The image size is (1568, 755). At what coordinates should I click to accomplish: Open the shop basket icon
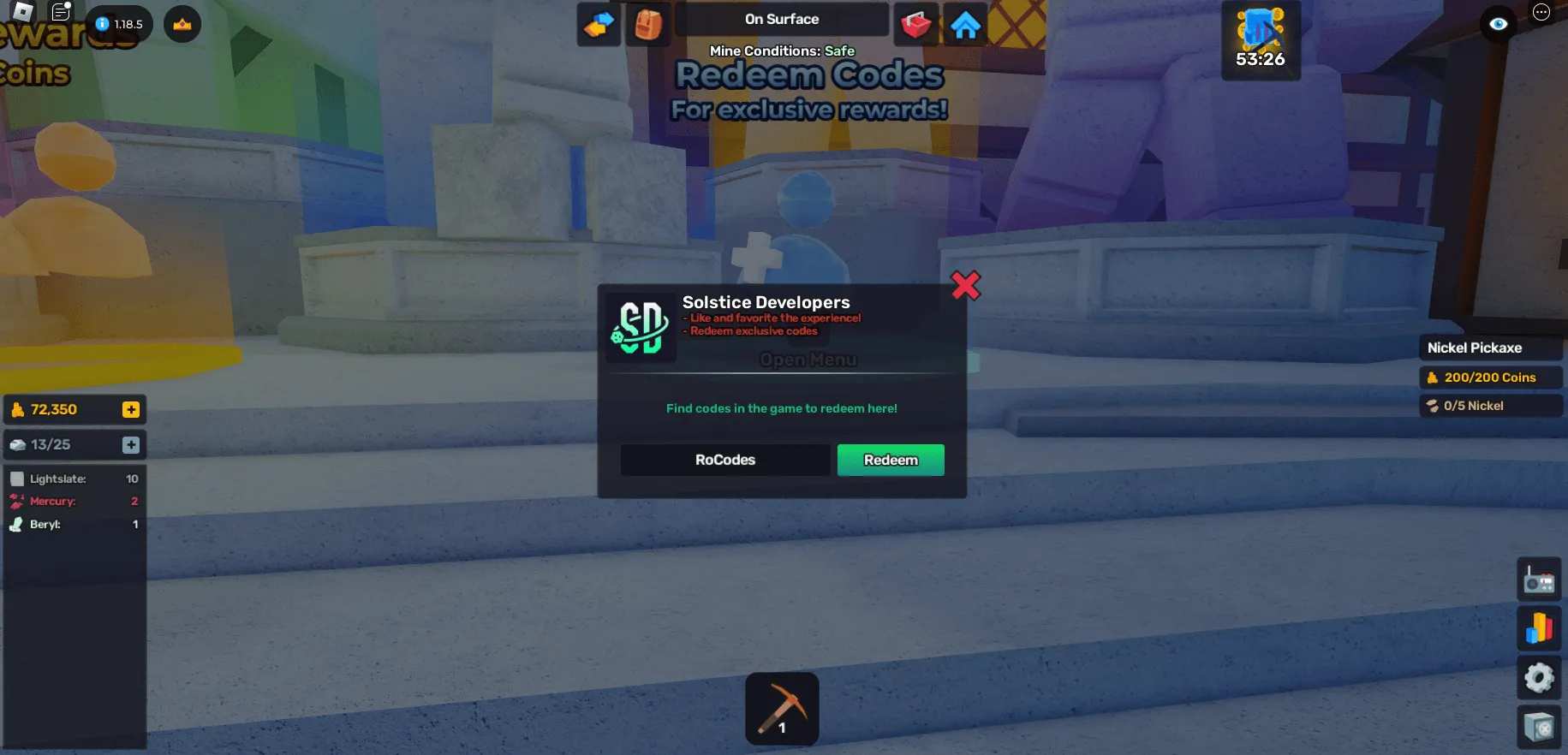915,24
